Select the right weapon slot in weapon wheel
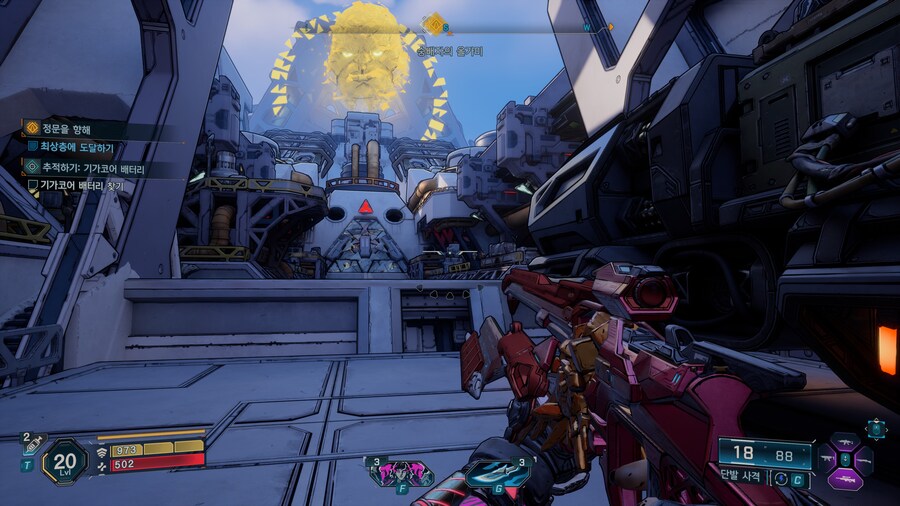 [863, 460]
